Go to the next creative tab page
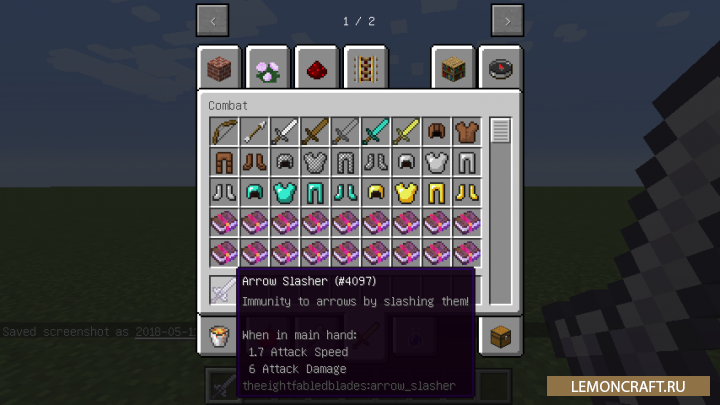This screenshot has height=405, width=720. [507, 20]
